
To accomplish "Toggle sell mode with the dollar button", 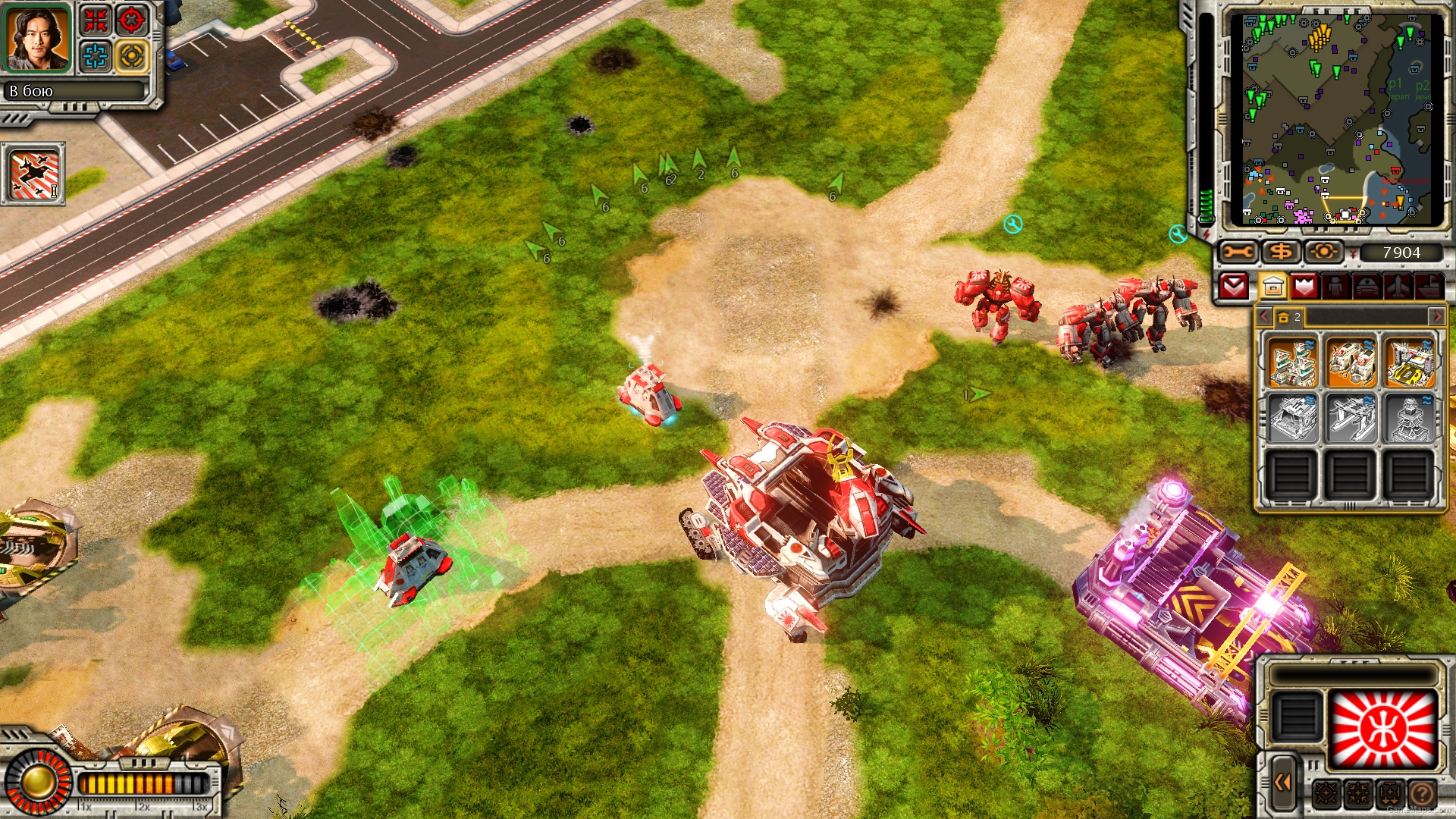I will pos(1281,252).
